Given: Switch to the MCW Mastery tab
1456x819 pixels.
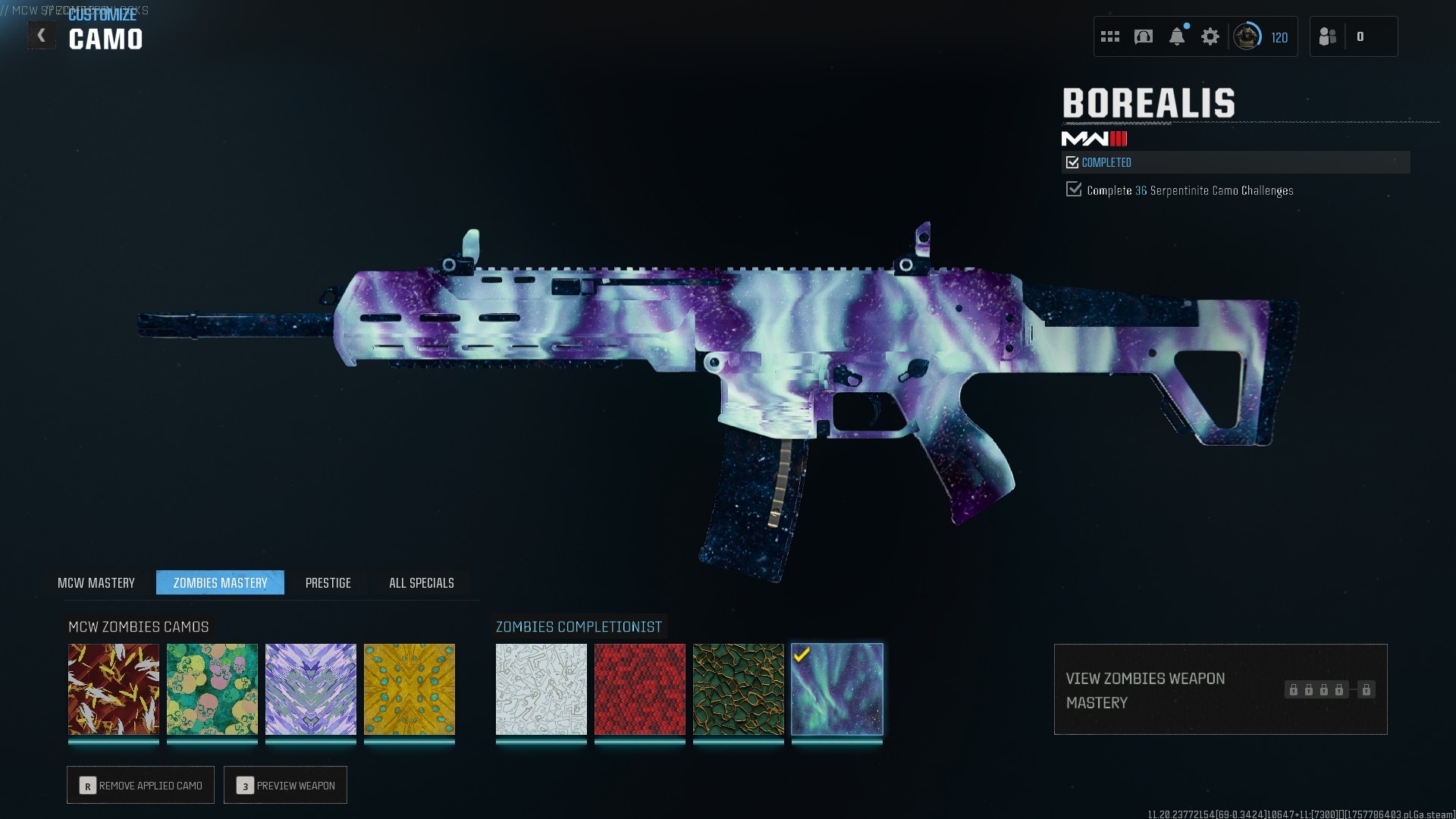Looking at the screenshot, I should click(x=96, y=582).
